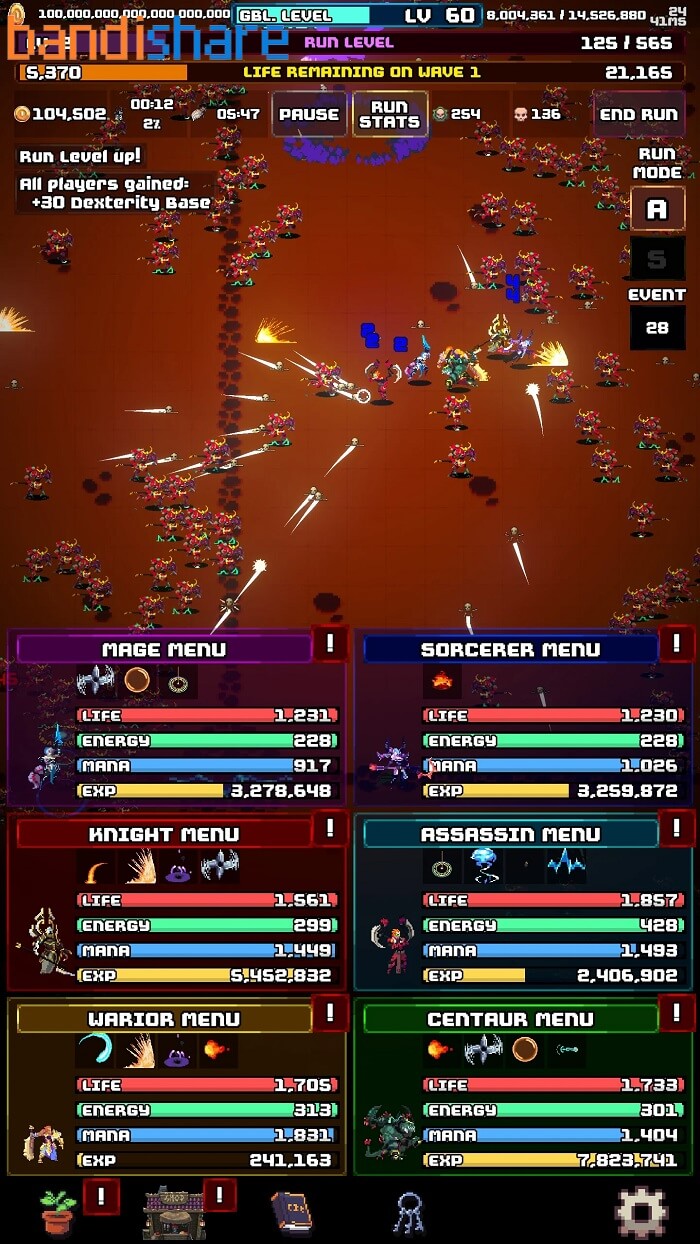Select the Sorcerer's fire skill icon

(440, 683)
